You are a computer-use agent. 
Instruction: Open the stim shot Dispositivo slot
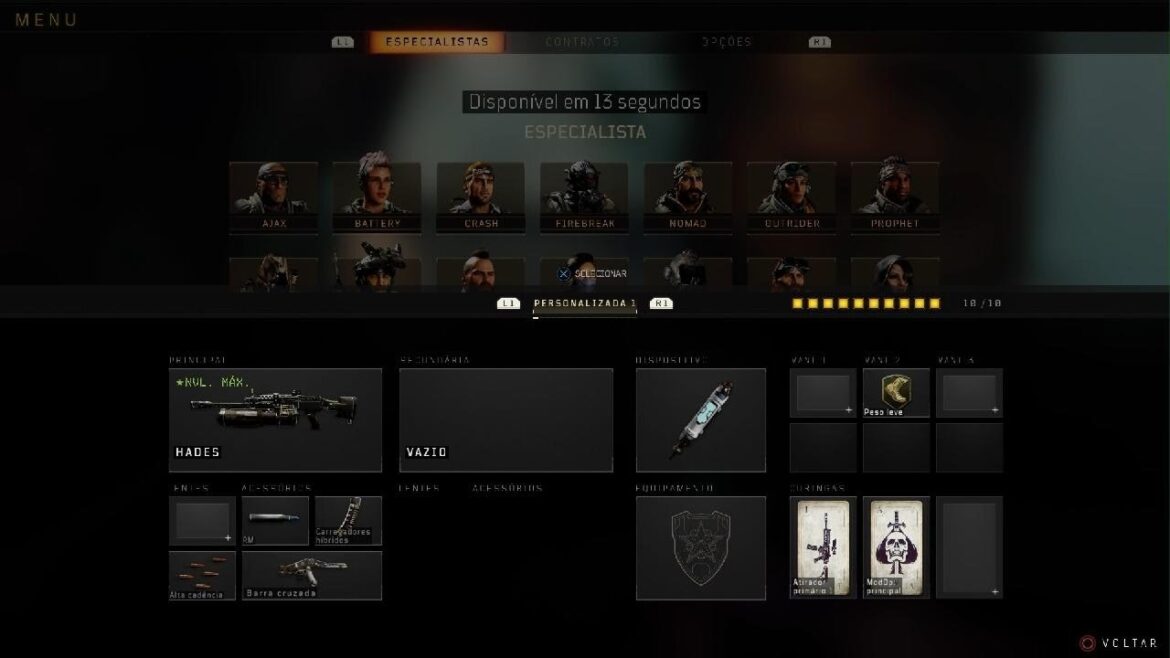(701, 419)
